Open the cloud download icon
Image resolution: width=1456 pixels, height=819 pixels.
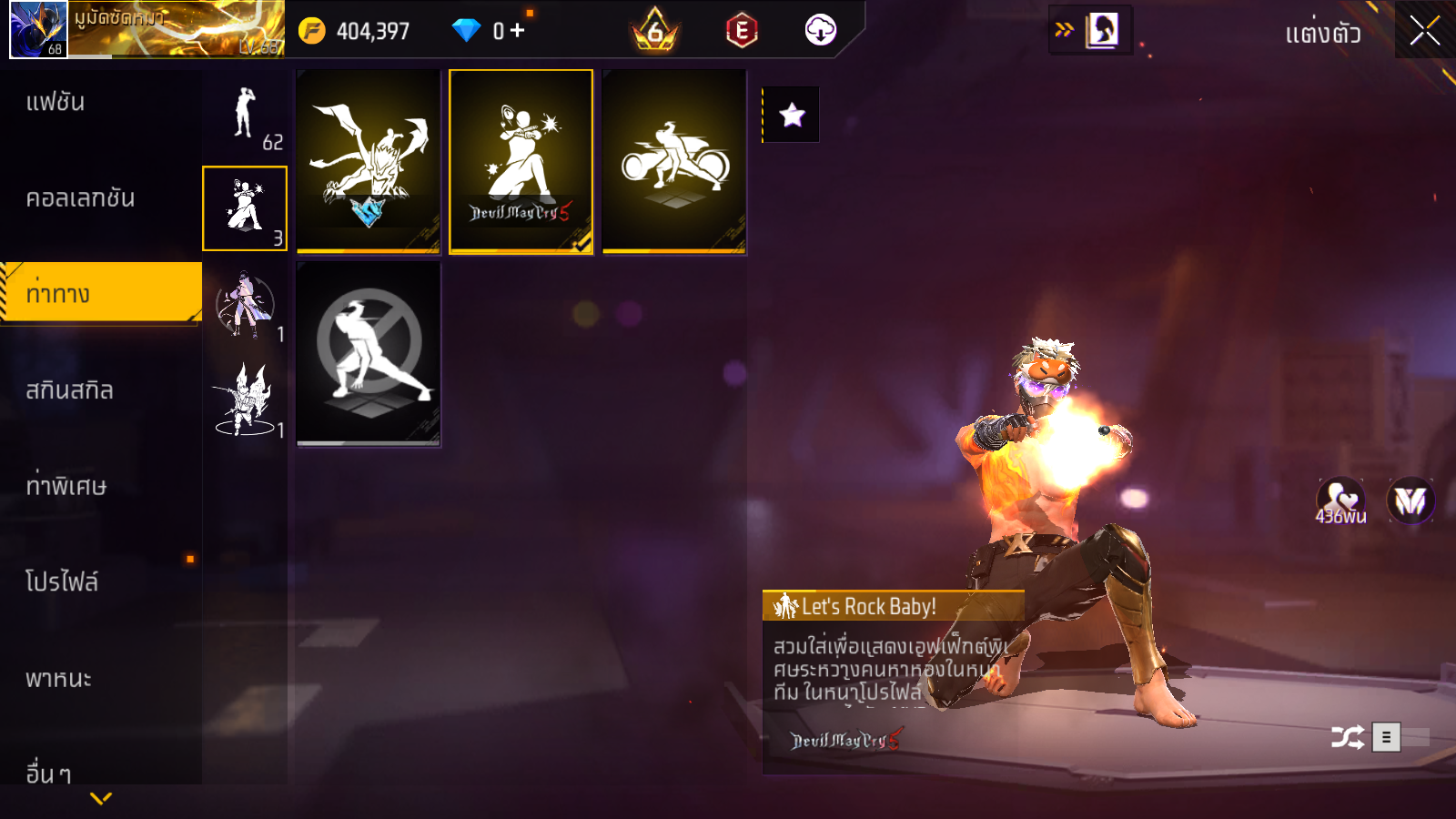tap(820, 30)
